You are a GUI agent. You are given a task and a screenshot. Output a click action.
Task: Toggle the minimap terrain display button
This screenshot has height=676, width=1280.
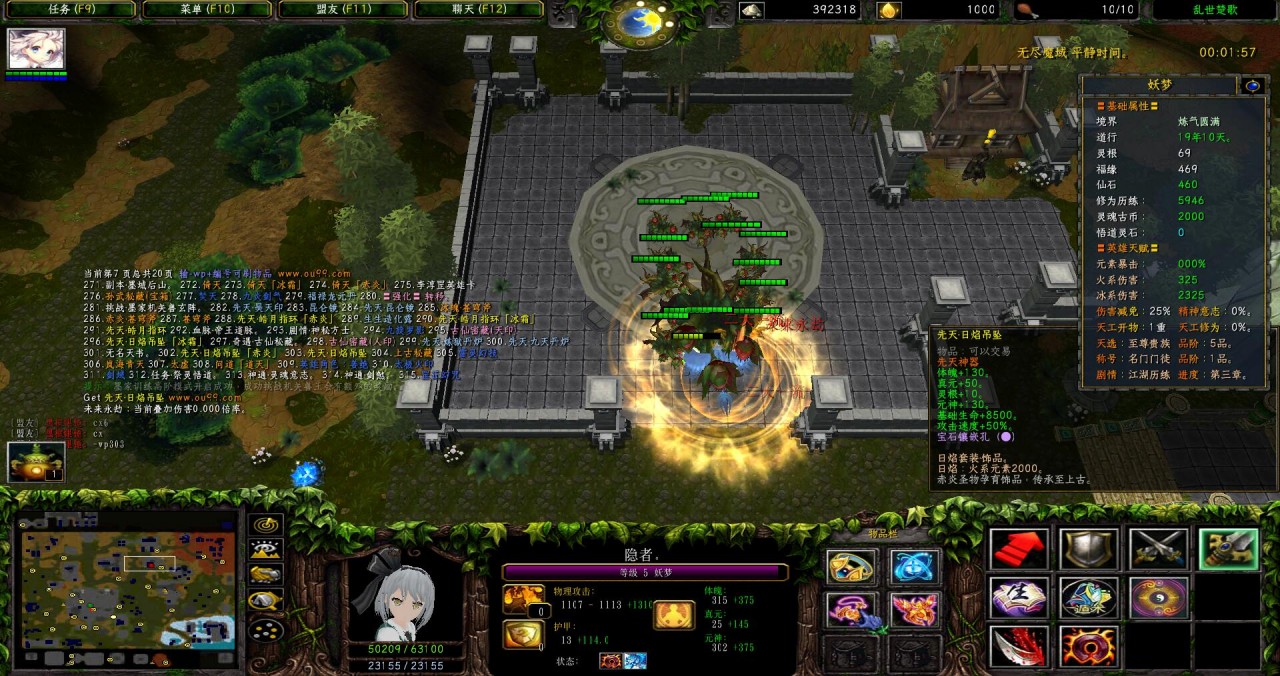pos(265,550)
